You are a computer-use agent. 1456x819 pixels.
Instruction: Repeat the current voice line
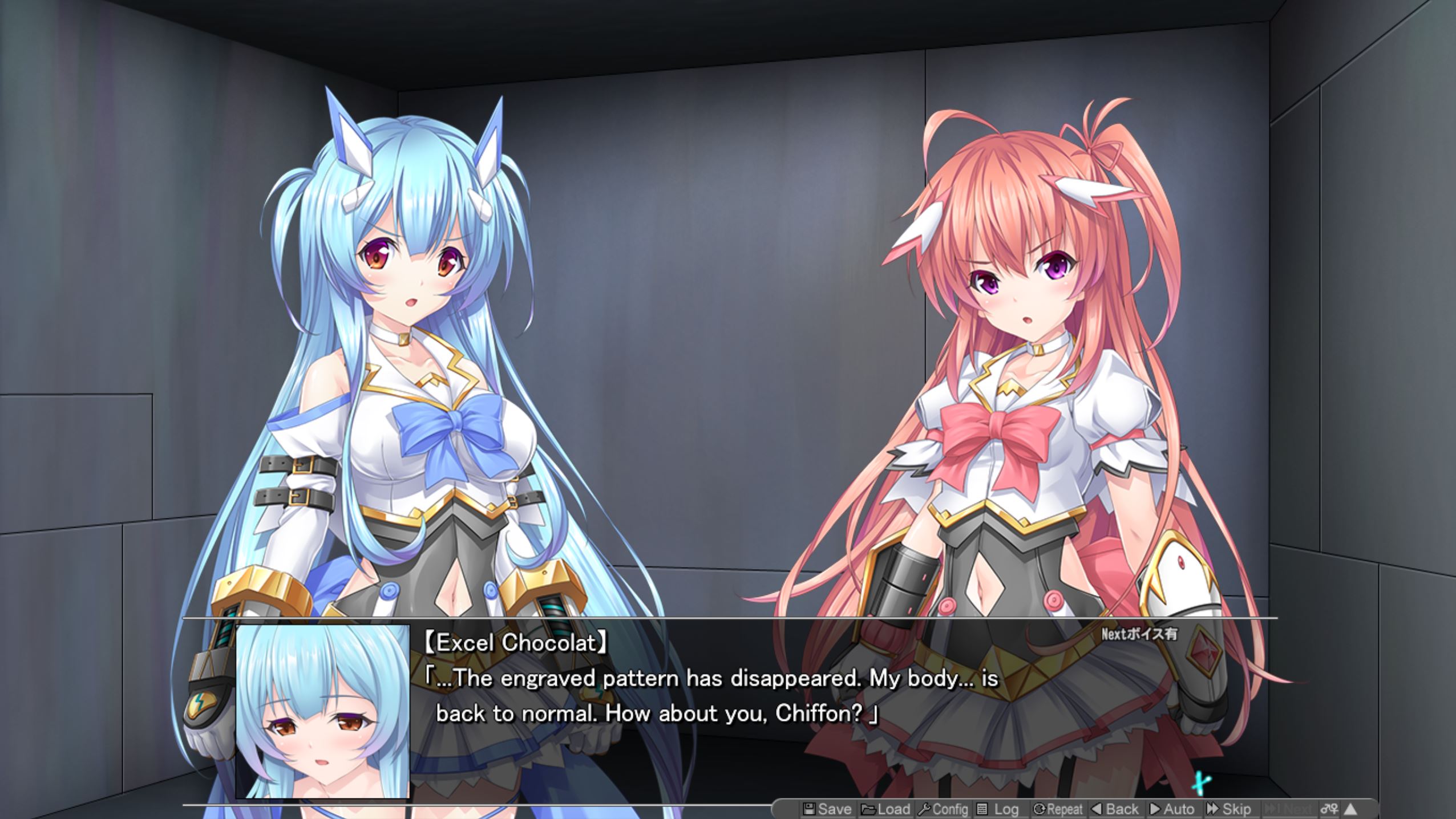pos(1058,809)
